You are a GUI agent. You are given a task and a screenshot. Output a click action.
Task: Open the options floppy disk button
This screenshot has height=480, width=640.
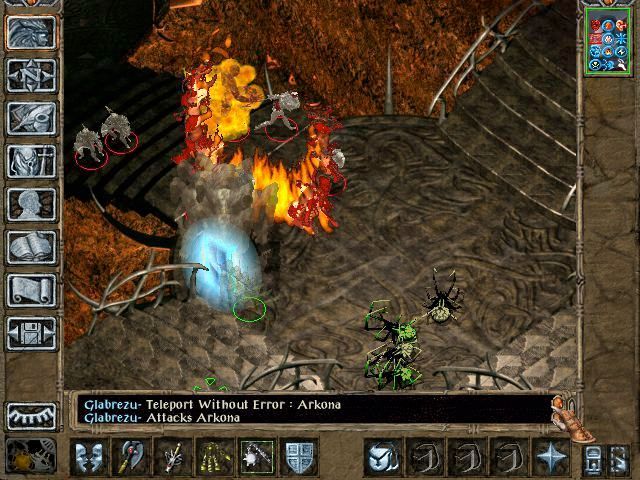31,333
